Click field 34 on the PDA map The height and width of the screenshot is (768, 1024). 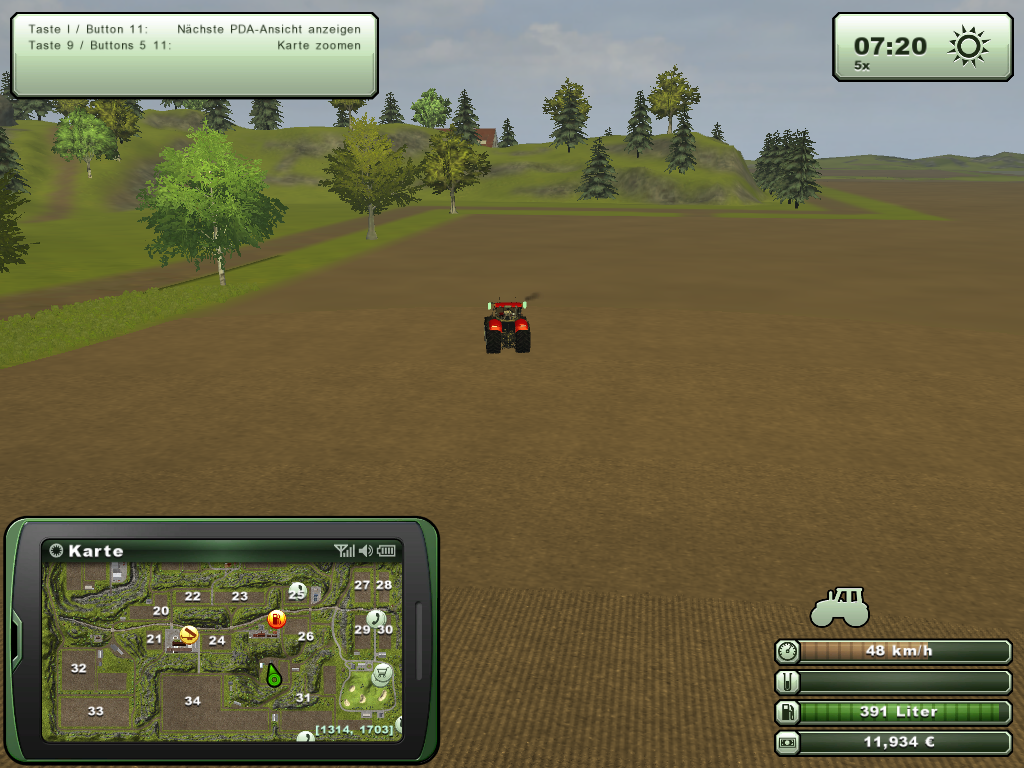(x=192, y=701)
